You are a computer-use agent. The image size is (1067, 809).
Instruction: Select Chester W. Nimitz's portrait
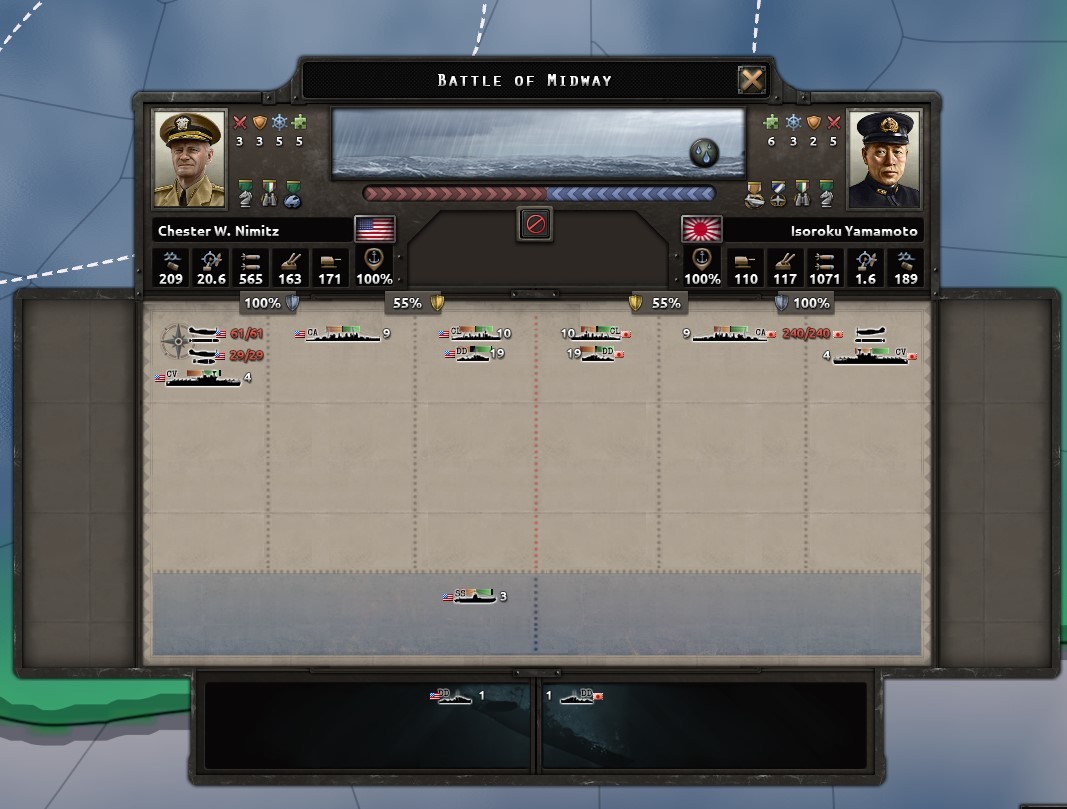click(x=190, y=159)
